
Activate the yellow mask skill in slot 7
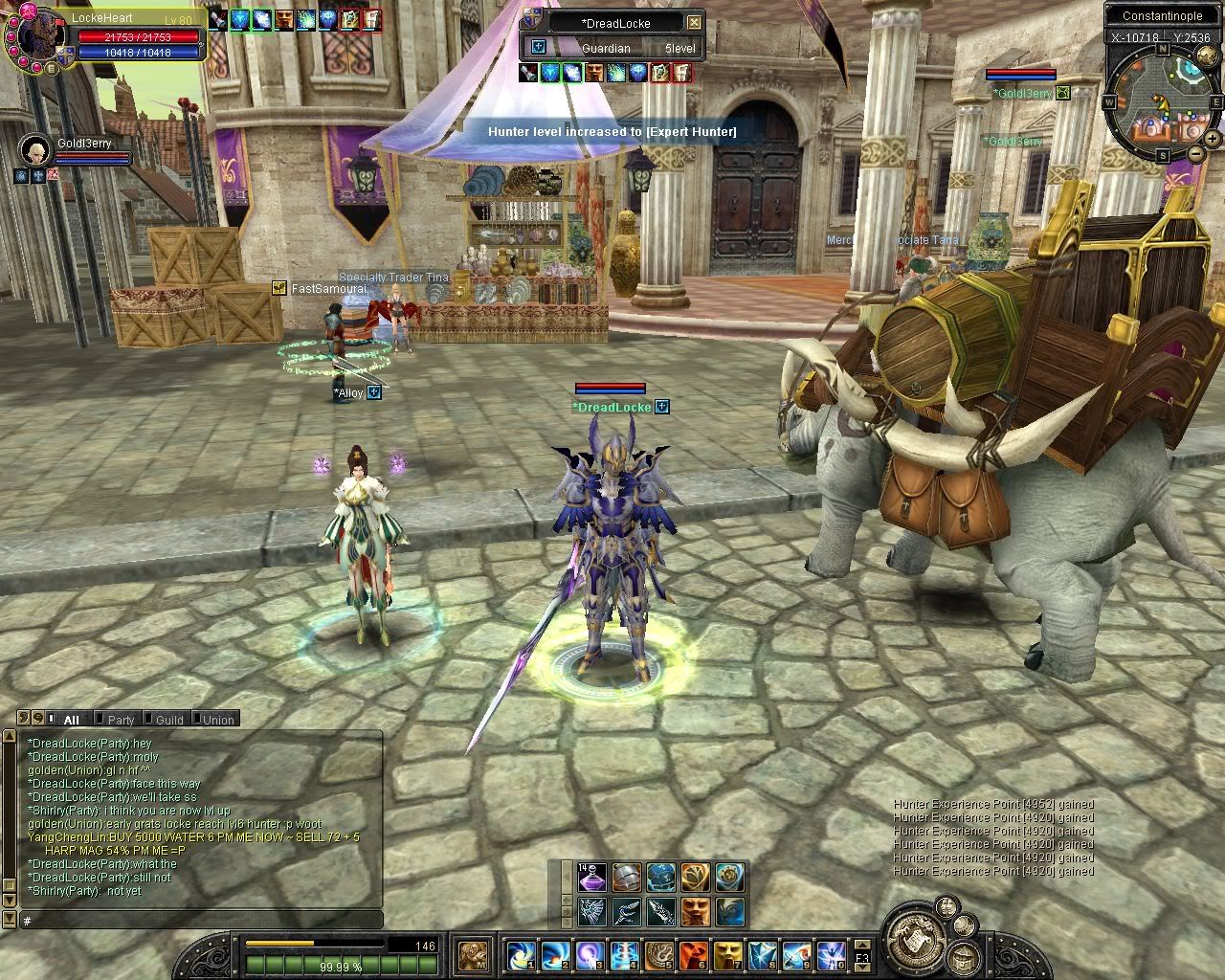[728, 954]
